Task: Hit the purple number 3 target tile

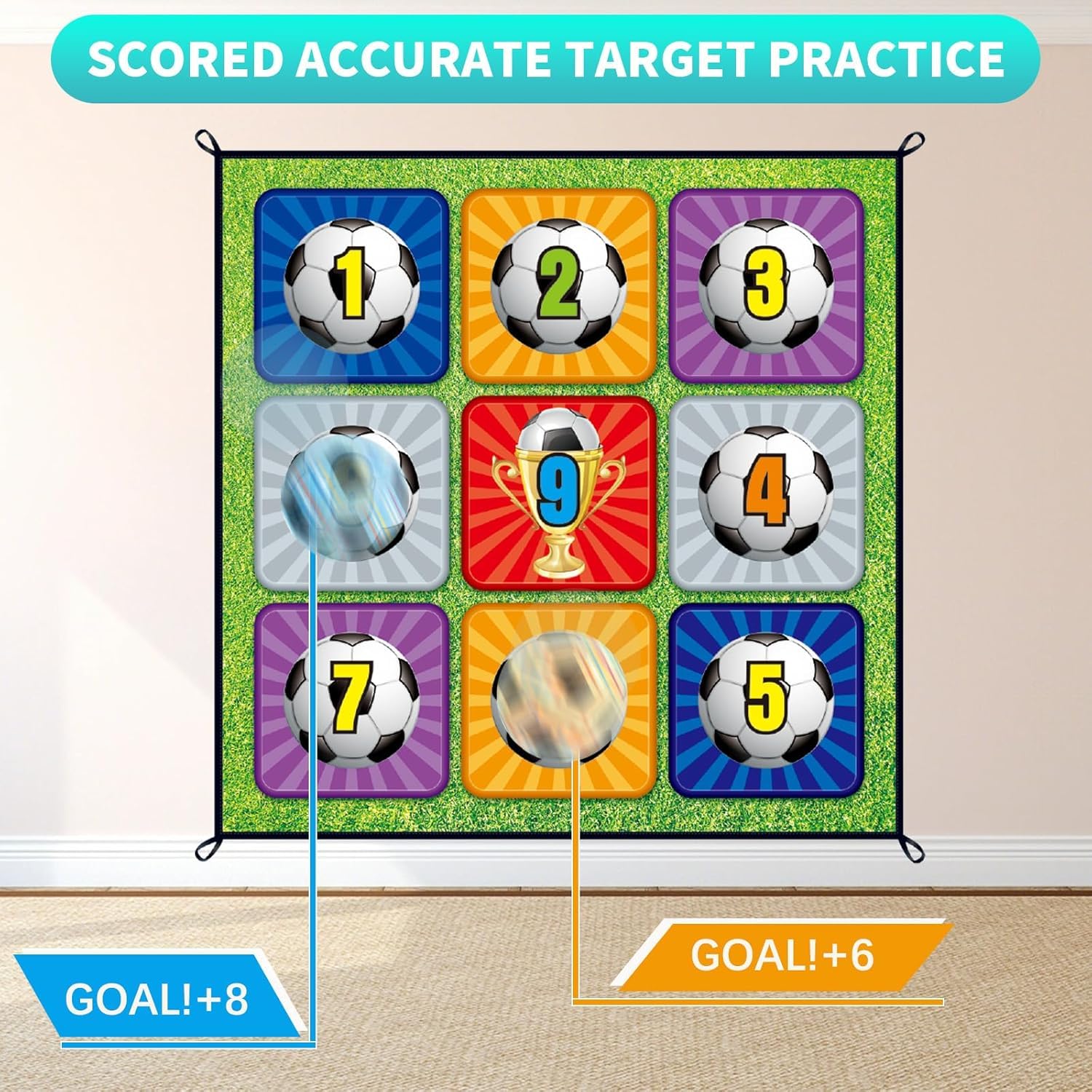Action: [x=766, y=285]
